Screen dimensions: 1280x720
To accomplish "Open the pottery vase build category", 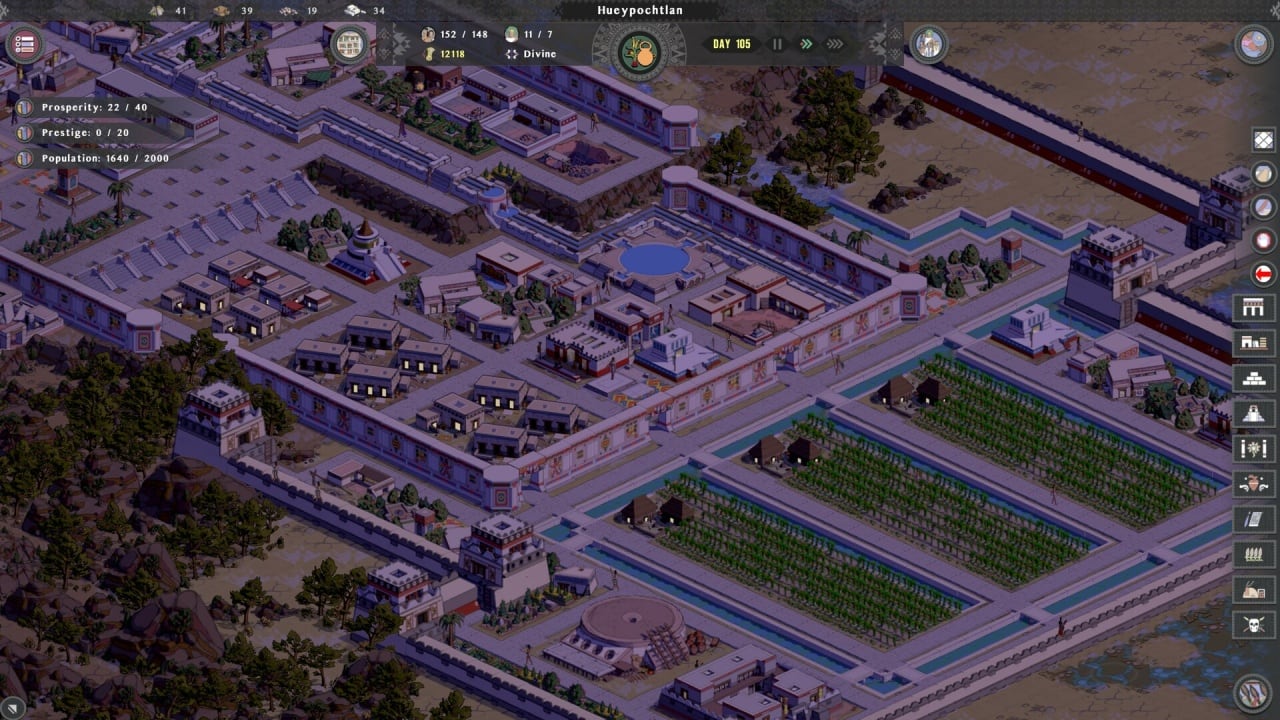I will [1253, 484].
